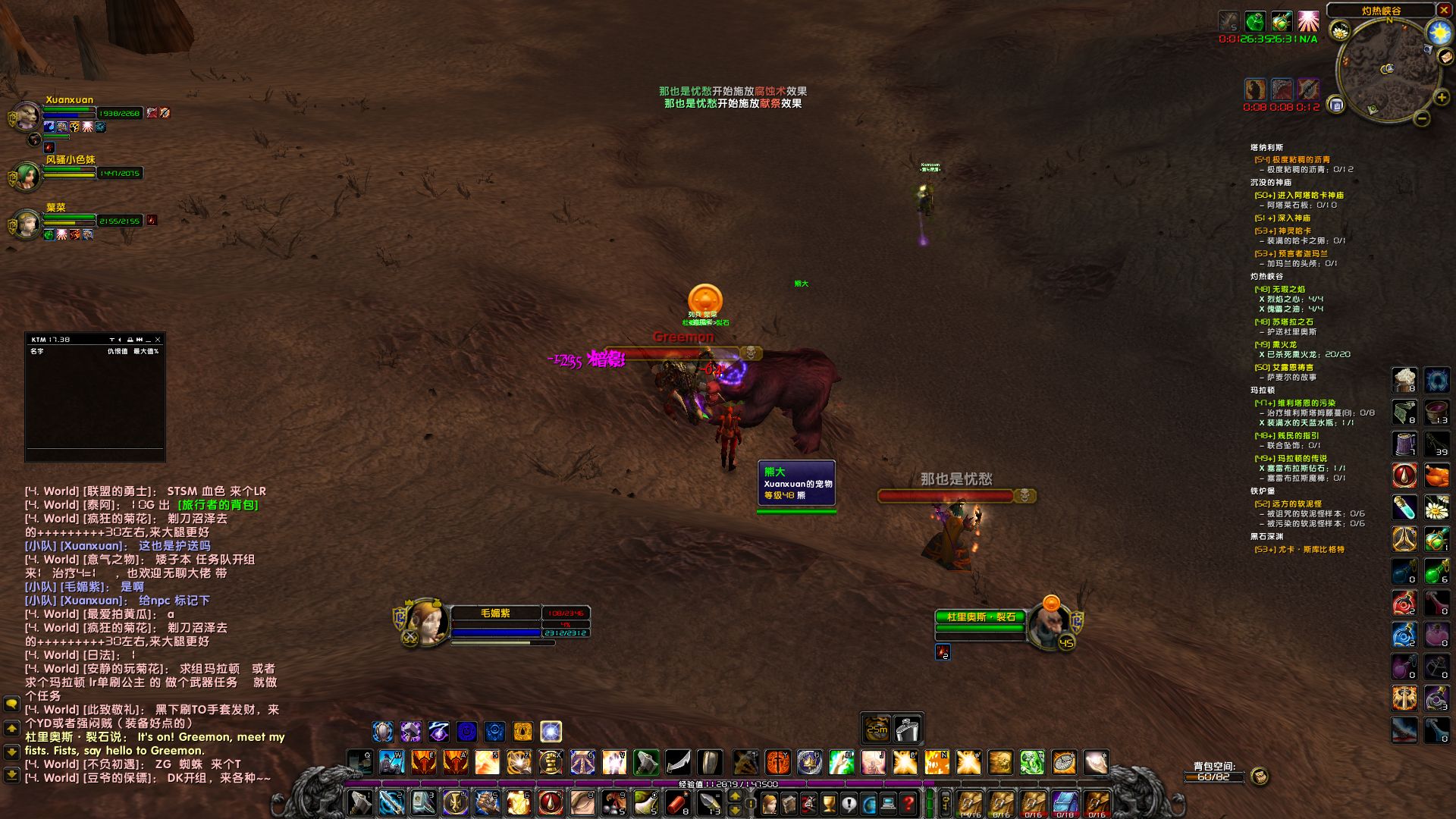Open character info via the portrait micro menu icon

(x=770, y=802)
